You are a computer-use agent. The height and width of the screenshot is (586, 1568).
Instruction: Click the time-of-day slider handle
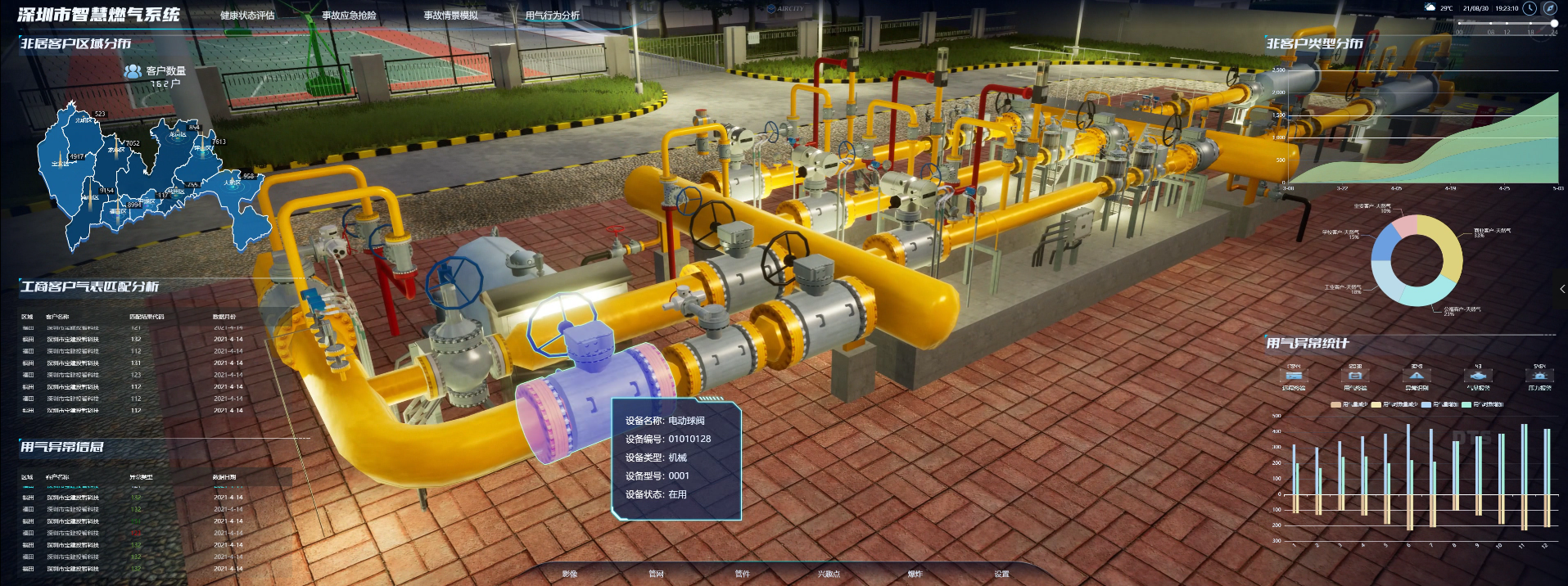(1554, 24)
